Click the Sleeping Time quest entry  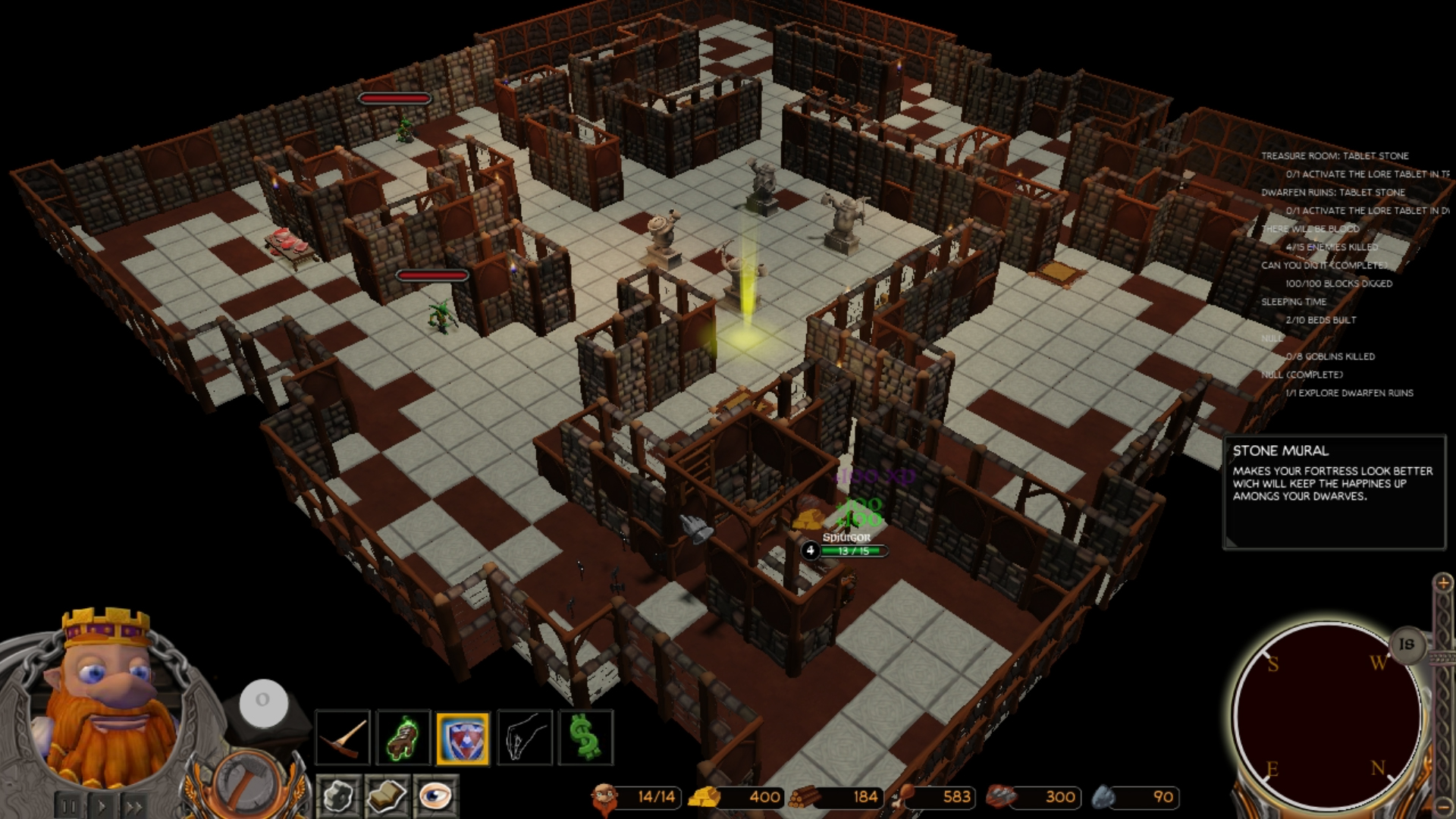tap(1293, 302)
